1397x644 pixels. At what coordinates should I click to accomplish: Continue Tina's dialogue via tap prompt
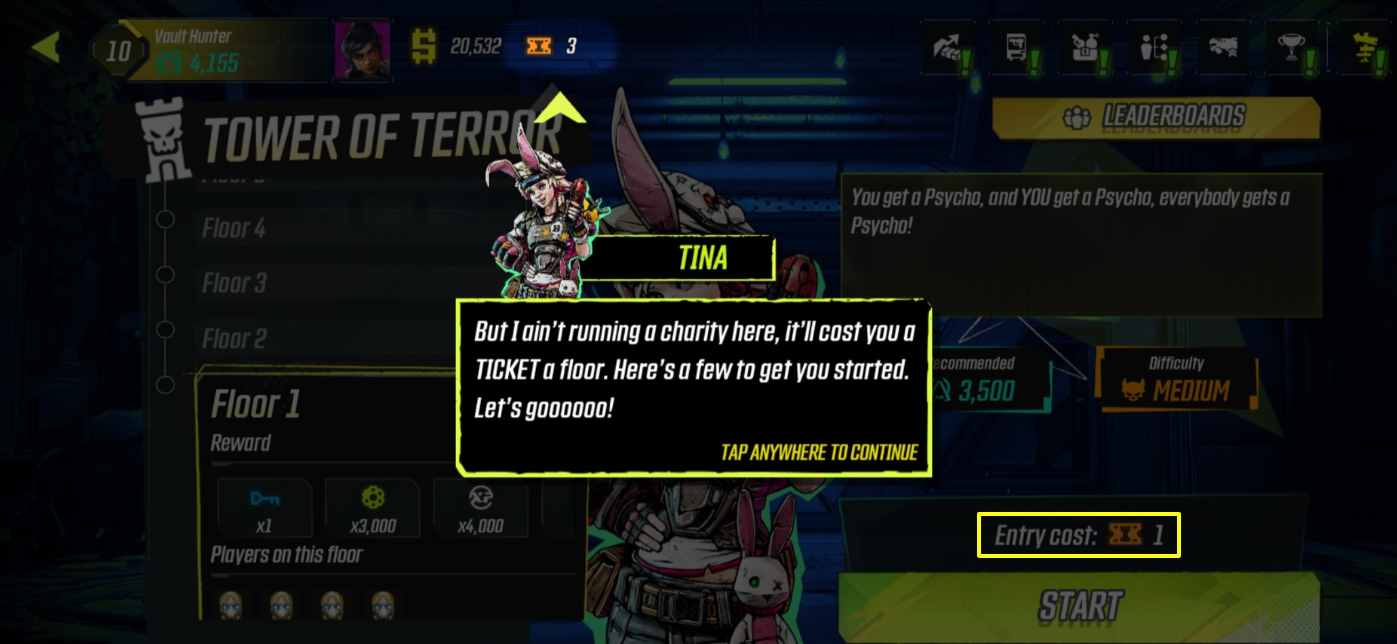(x=818, y=453)
